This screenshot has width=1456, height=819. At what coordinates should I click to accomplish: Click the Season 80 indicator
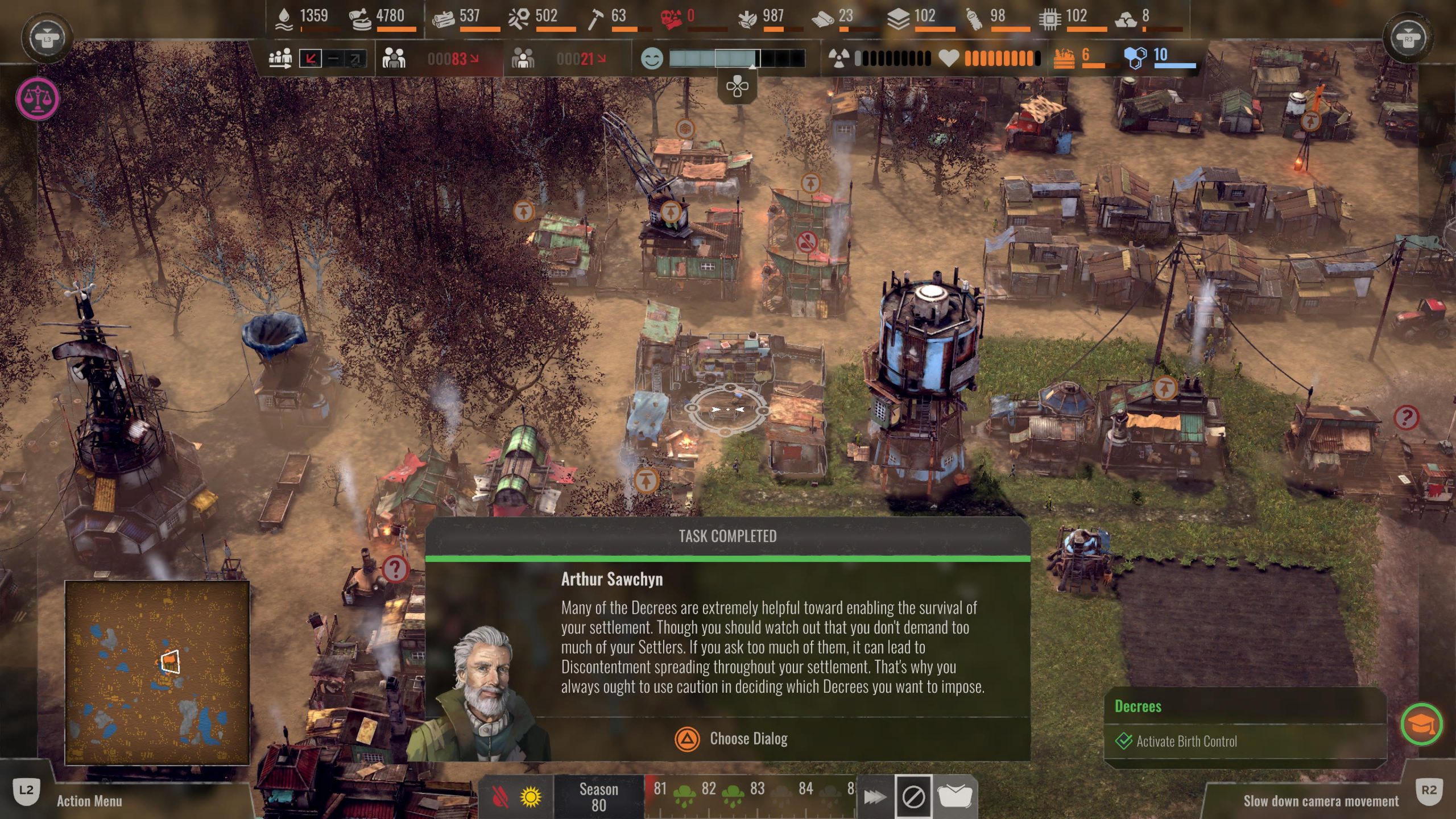pos(598,797)
